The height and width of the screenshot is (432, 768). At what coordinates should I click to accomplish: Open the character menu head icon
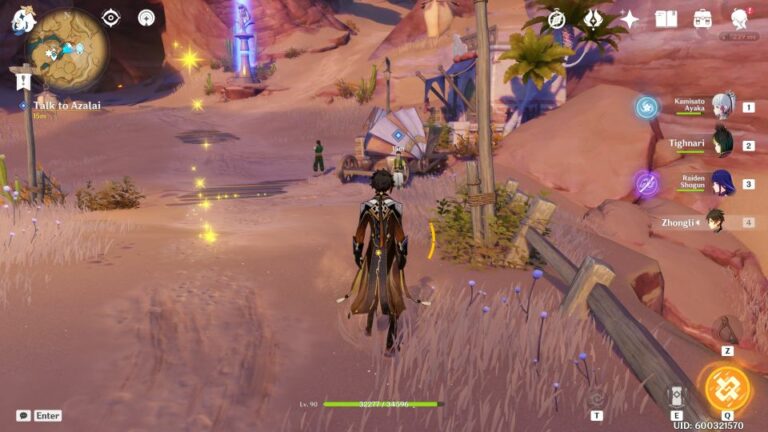click(x=740, y=18)
